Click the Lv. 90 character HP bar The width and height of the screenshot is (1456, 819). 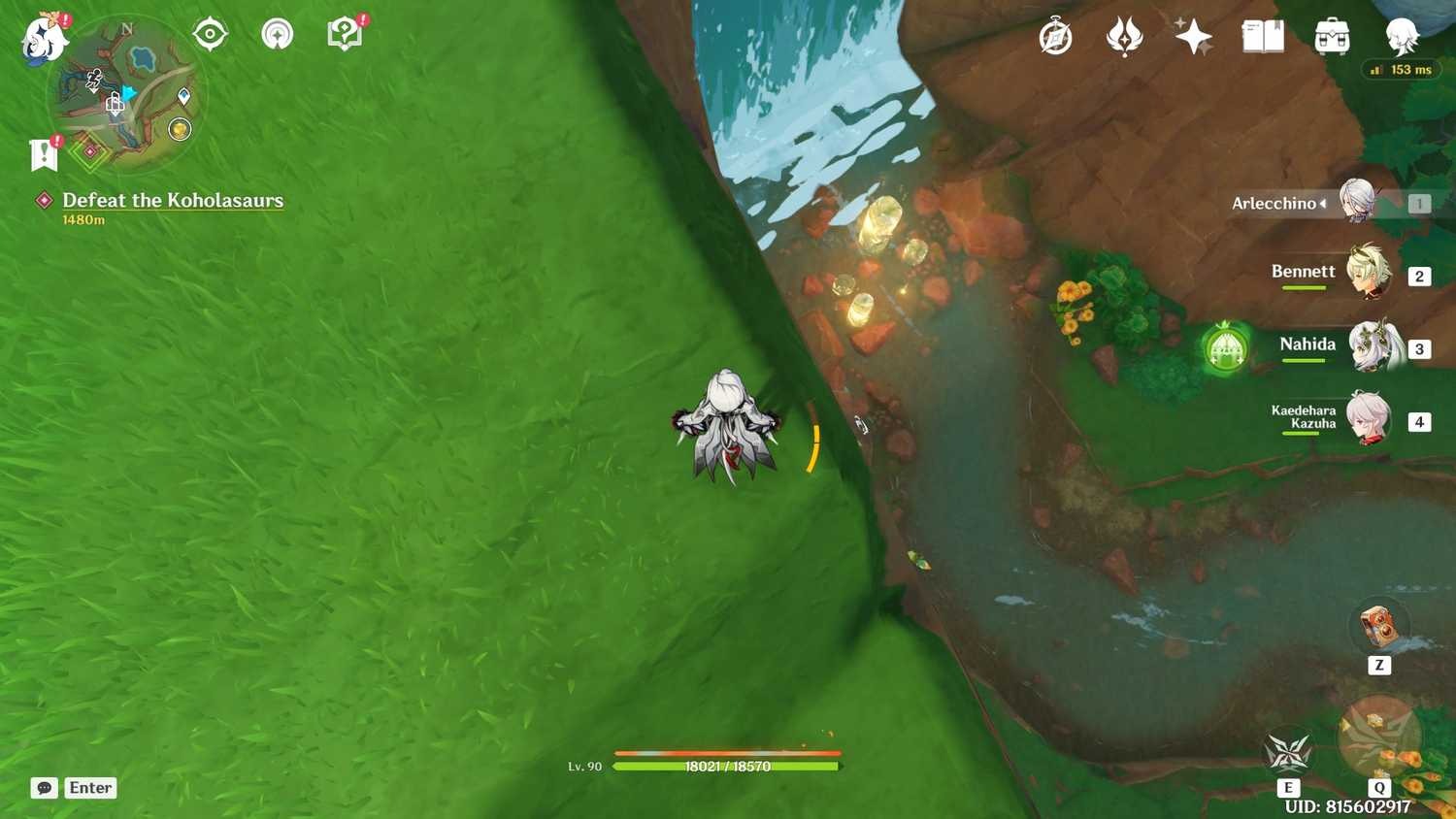[x=728, y=766]
